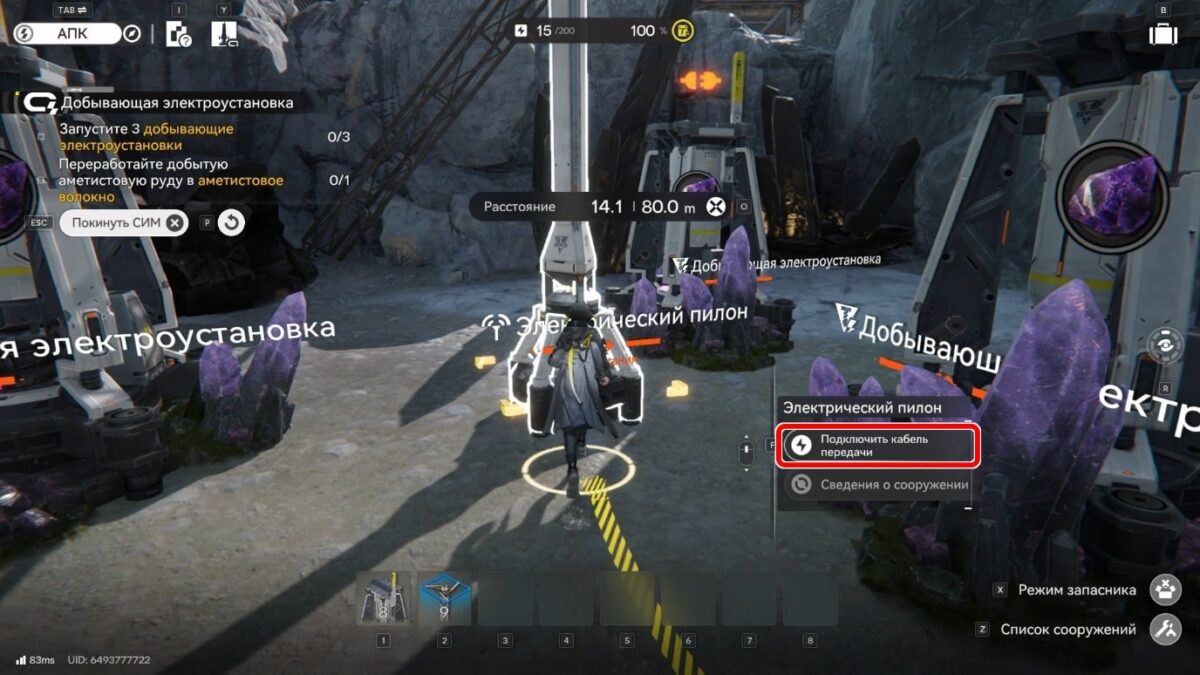Open Режим запасника mode
The width and height of the screenshot is (1200, 675).
pos(1165,590)
